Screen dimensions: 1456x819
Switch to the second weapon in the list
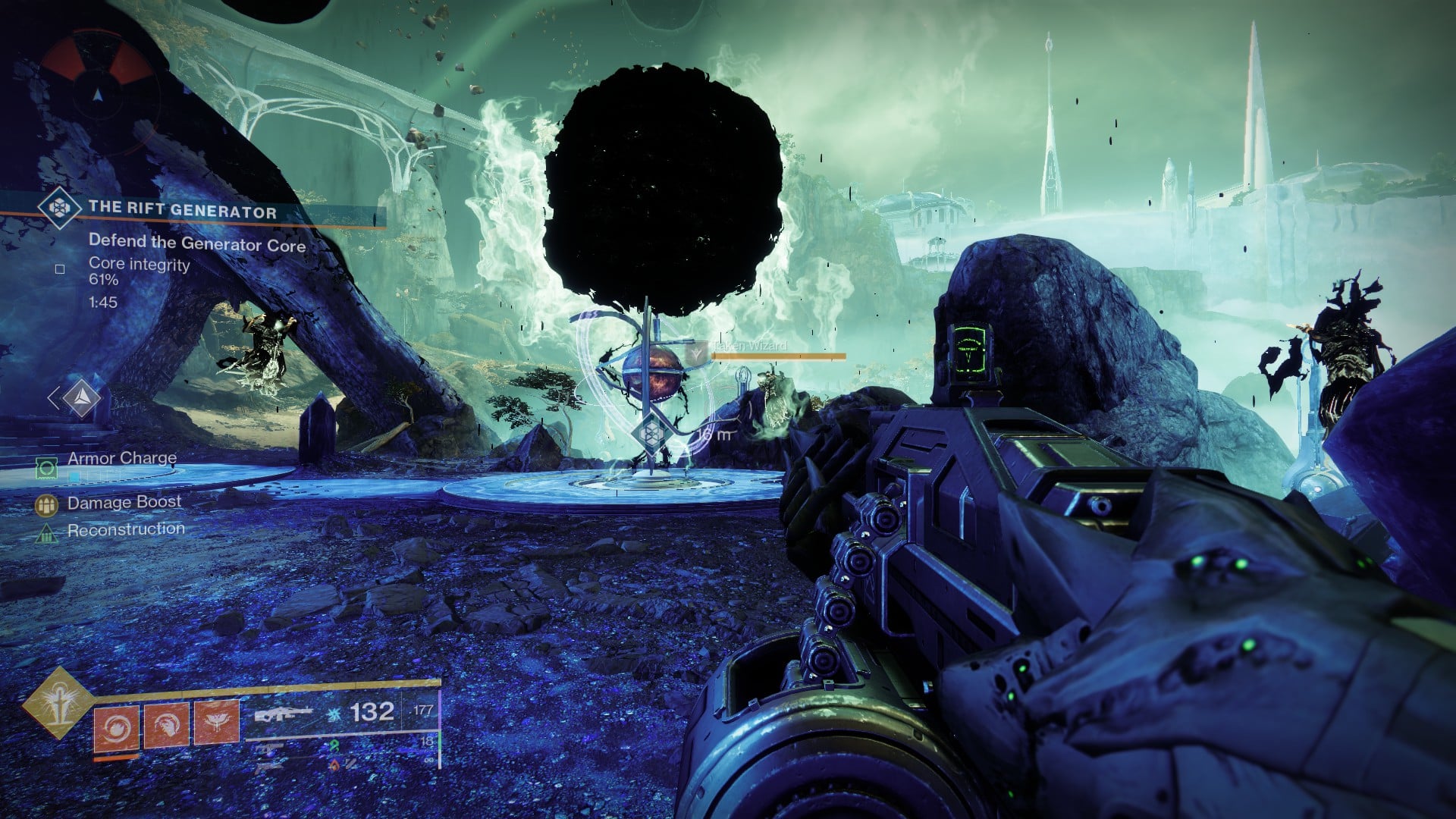(271, 748)
